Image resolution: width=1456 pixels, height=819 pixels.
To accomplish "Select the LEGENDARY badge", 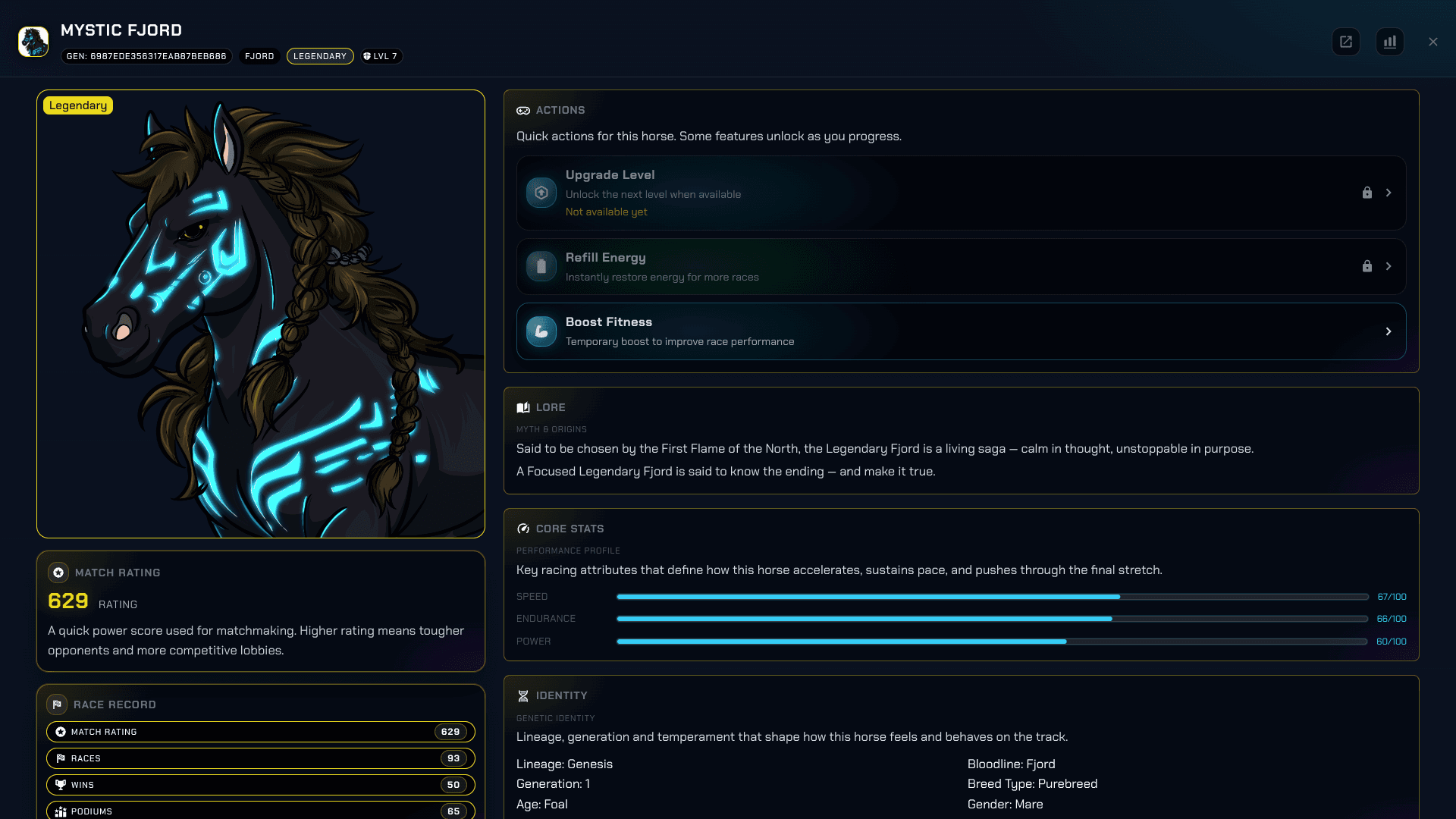I will [x=320, y=55].
